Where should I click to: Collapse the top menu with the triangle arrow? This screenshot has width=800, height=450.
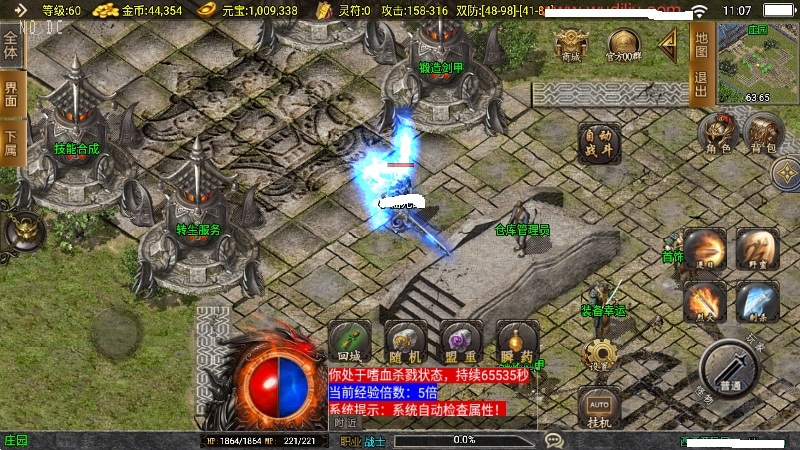click(667, 43)
